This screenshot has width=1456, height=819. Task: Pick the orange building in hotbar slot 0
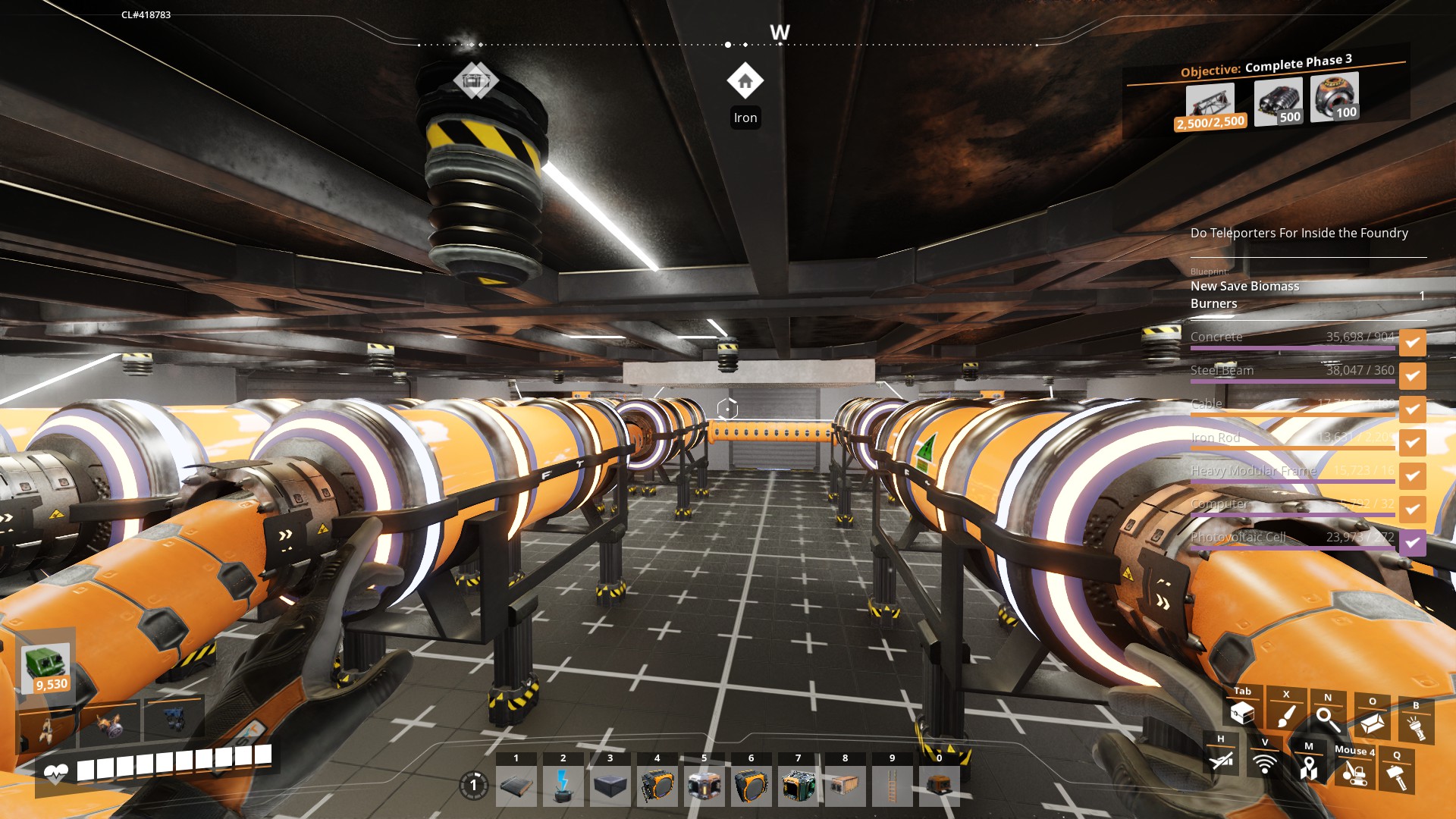click(939, 786)
